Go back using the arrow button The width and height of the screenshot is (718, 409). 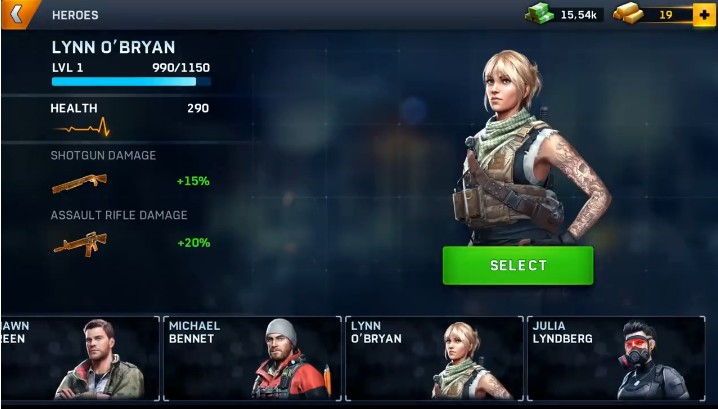coord(17,15)
